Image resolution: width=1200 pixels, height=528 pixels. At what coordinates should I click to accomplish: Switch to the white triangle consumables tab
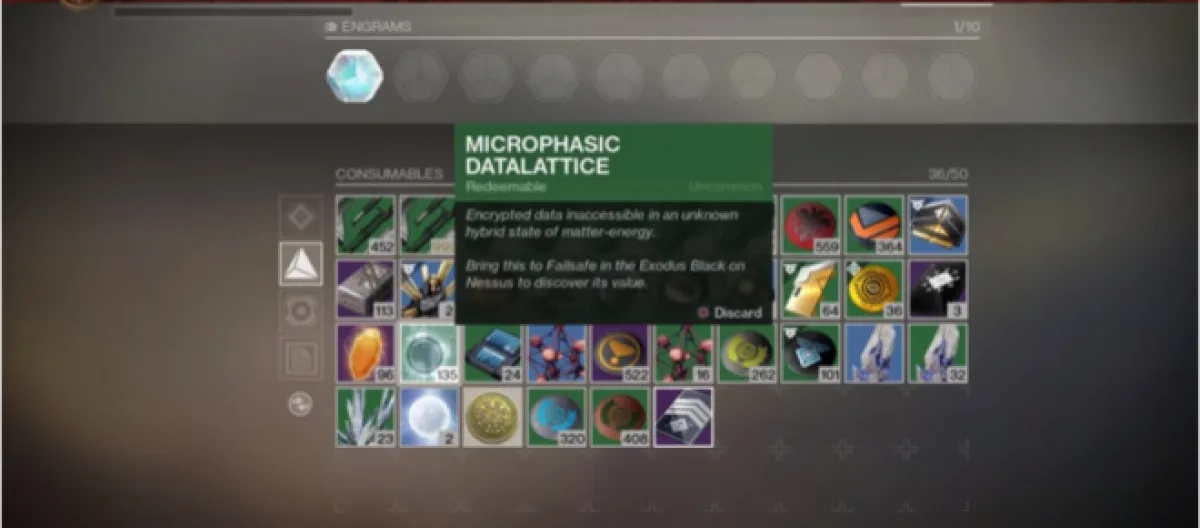pos(301,264)
